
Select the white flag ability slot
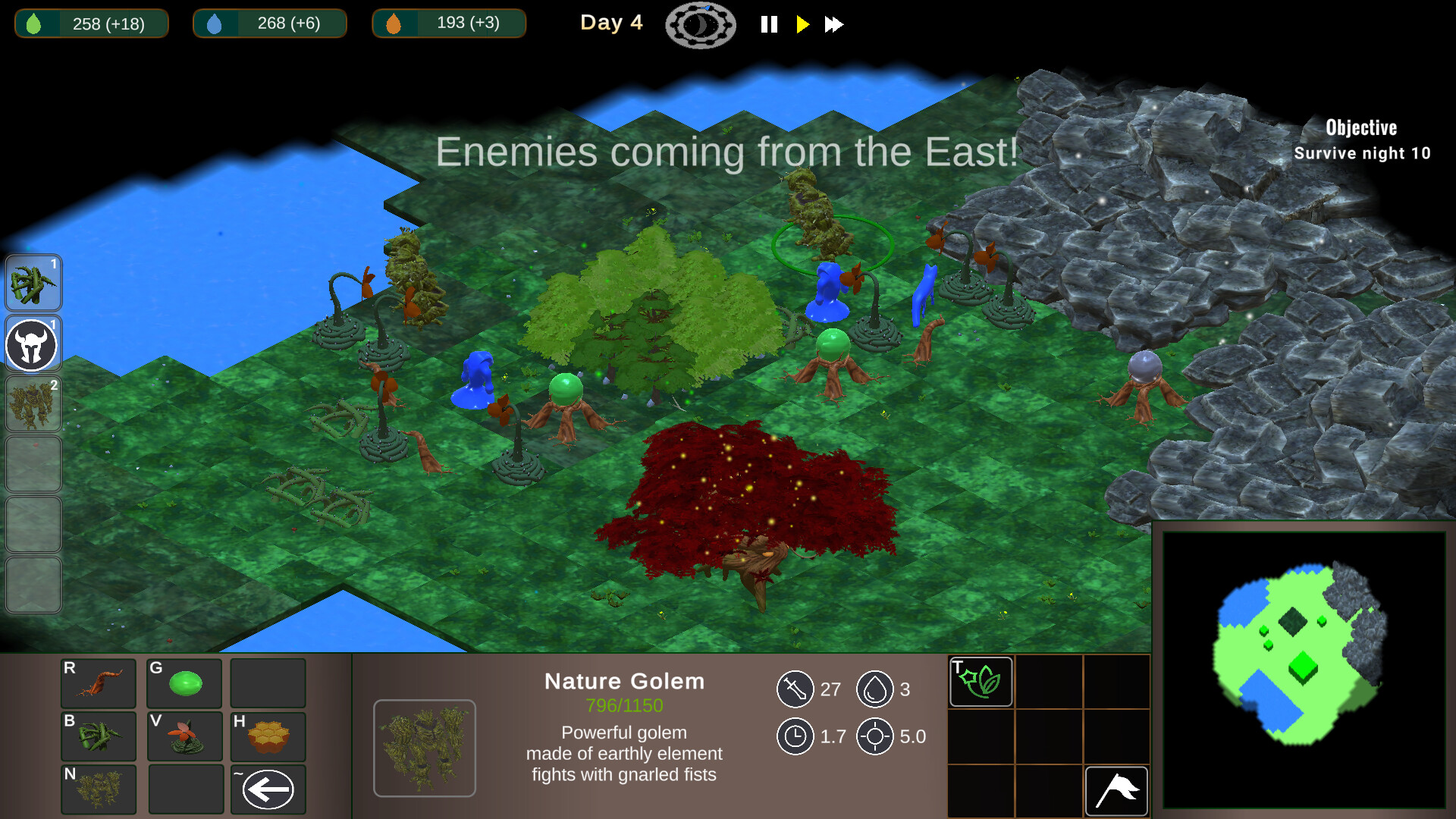point(1116,790)
